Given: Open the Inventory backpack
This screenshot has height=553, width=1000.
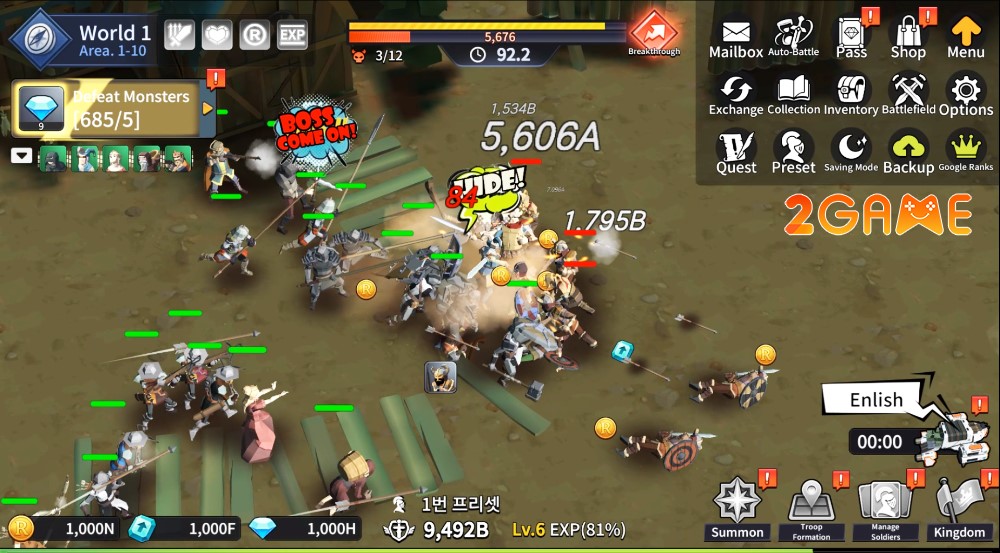Looking at the screenshot, I should click(x=851, y=95).
